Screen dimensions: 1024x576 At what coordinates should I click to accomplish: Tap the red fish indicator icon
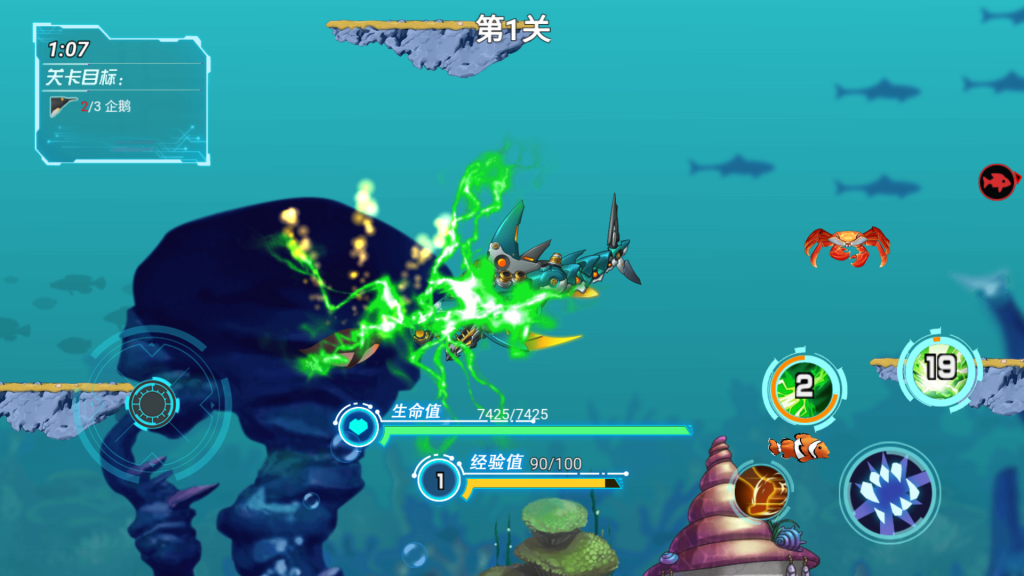pos(996,182)
